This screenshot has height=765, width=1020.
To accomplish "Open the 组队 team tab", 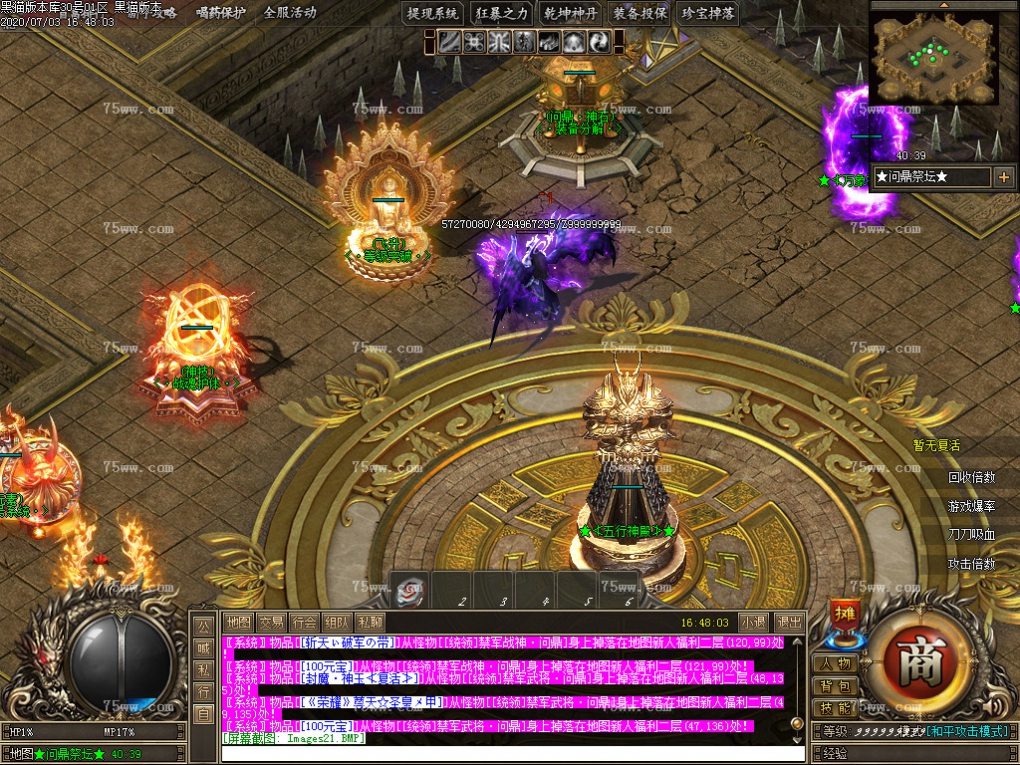I will 337,622.
